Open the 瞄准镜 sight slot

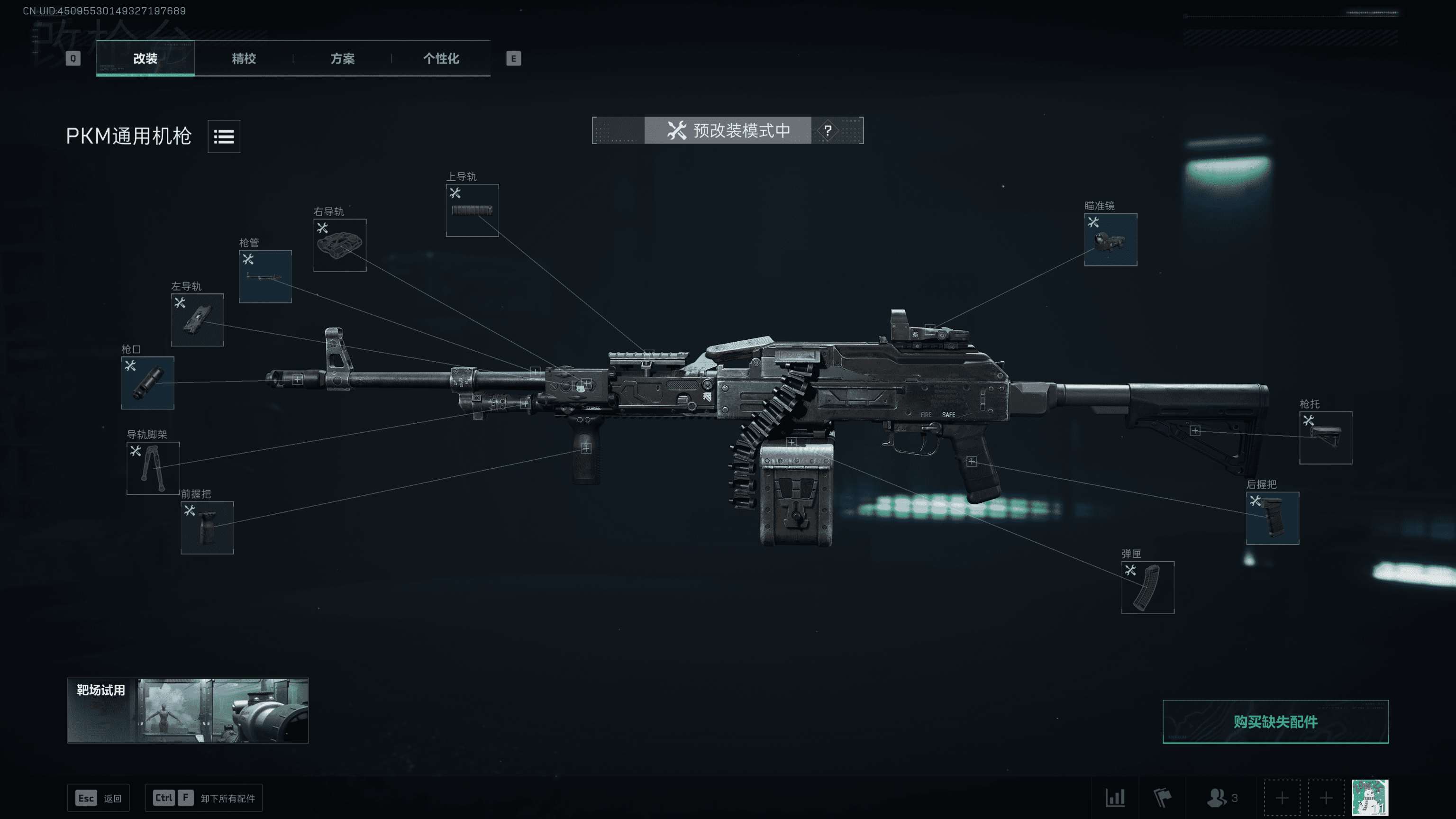point(1110,239)
